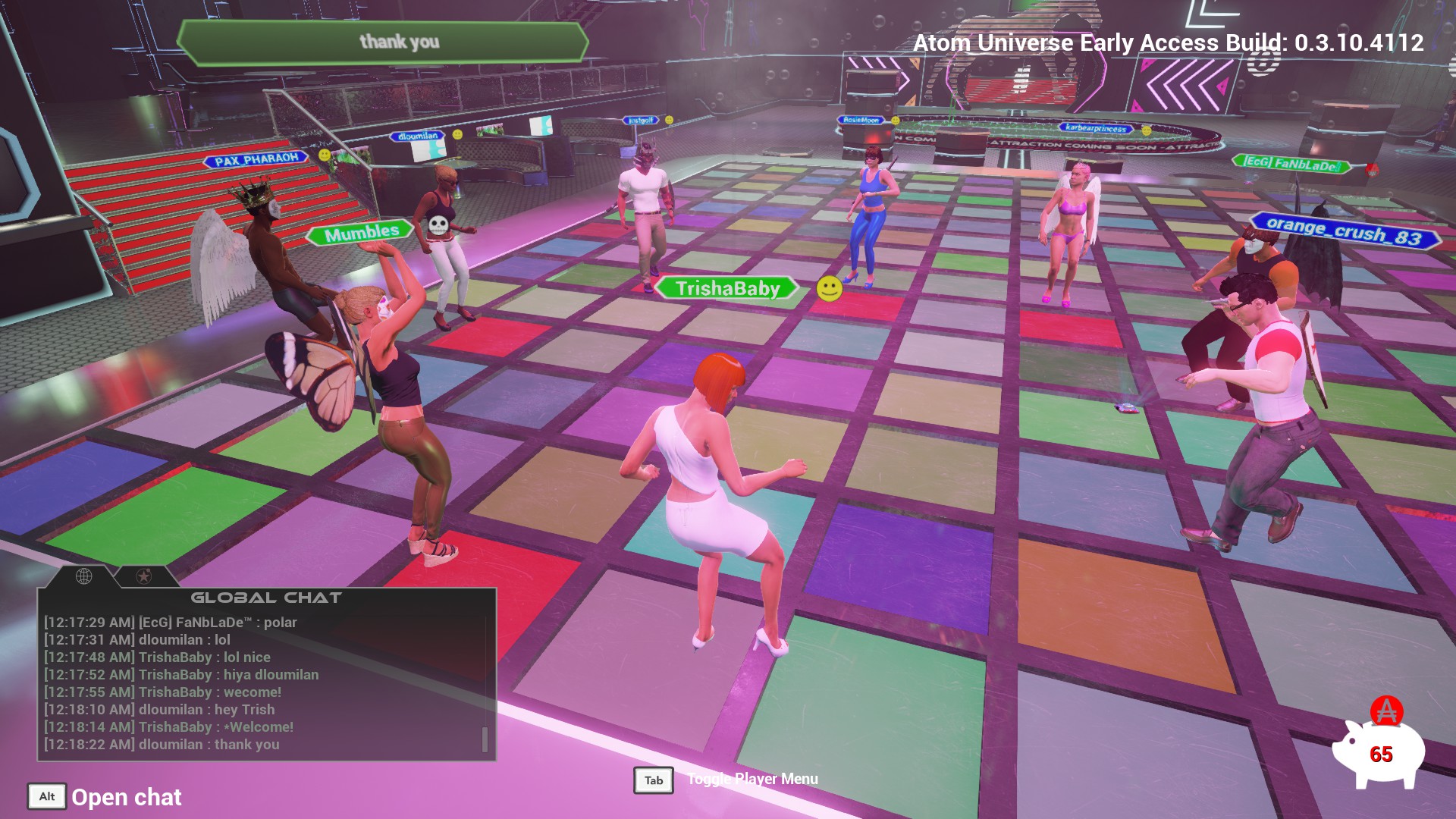Click the chat log scrollbar handle
This screenshot has width=1456, height=819.
[x=485, y=739]
